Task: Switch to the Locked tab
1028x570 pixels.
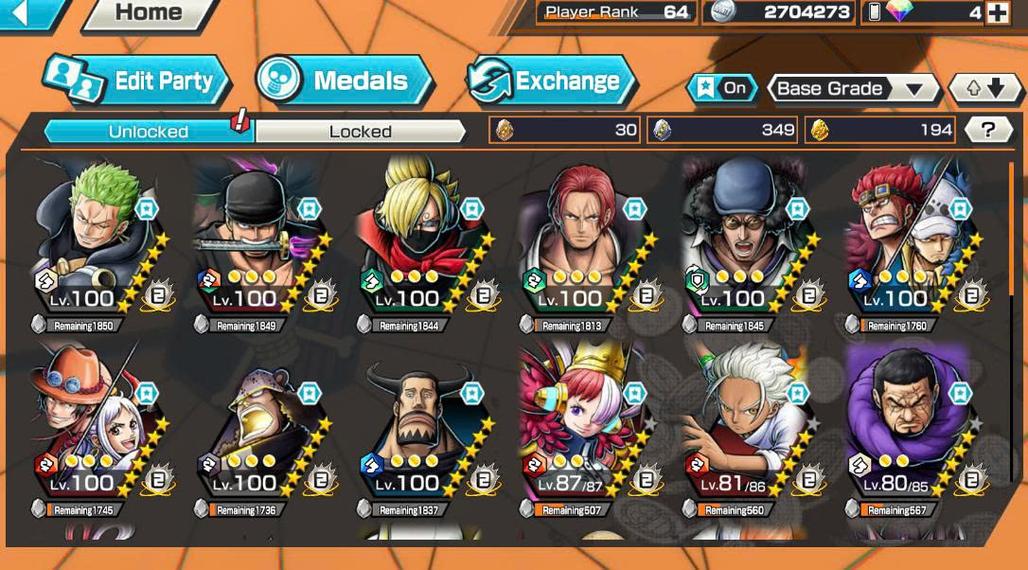Action: pos(360,131)
